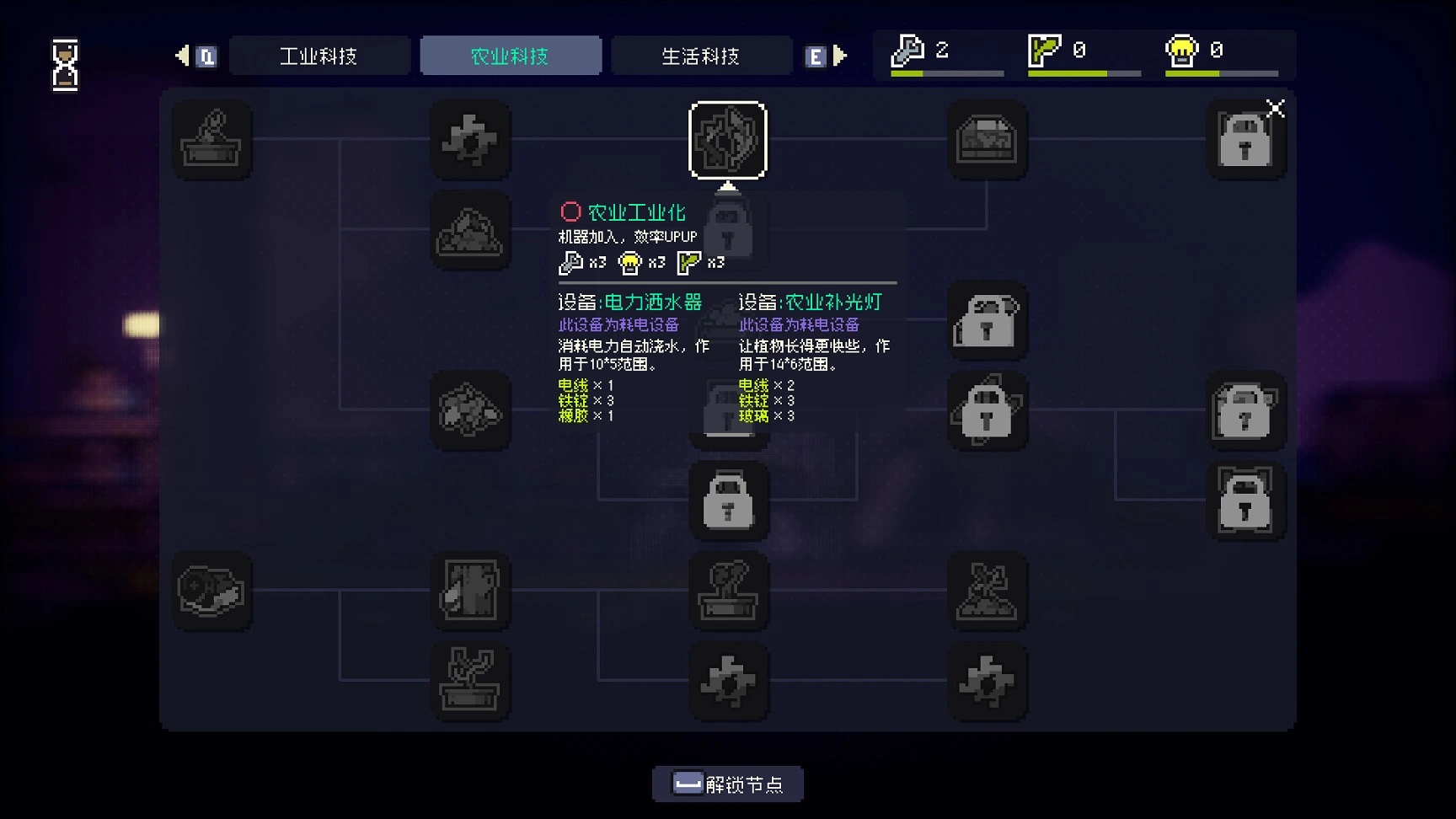Select the 农业科技 tab
1456x819 pixels.
point(511,56)
